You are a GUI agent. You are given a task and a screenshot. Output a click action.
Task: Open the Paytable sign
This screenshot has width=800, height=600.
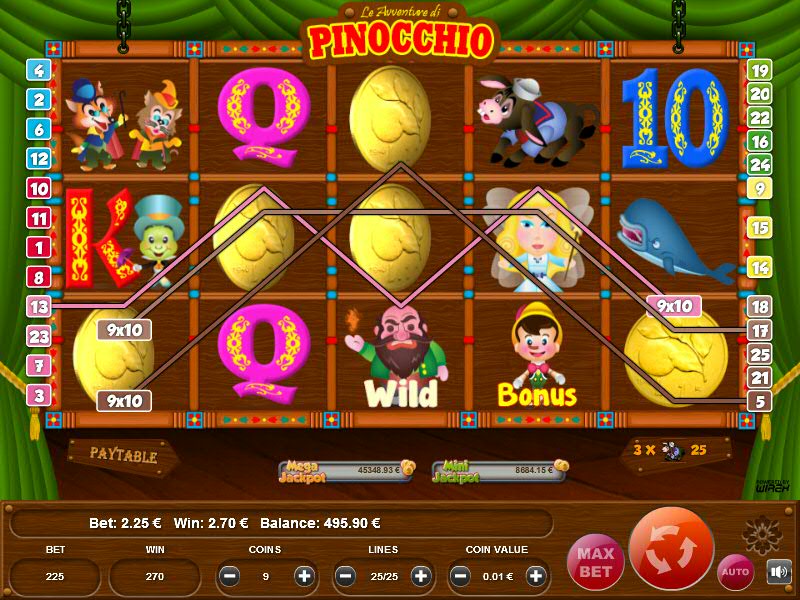click(123, 455)
